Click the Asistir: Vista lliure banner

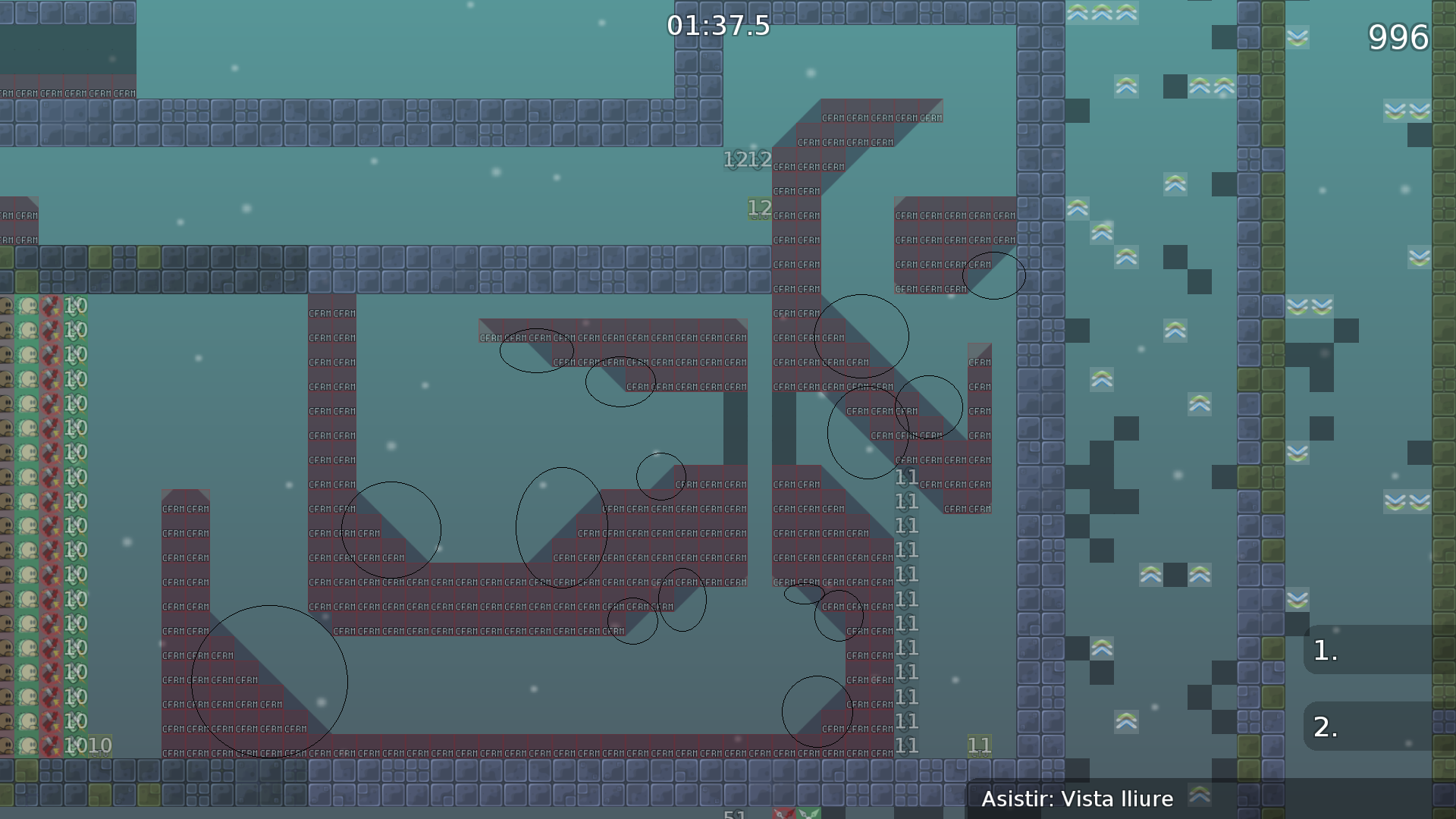click(x=1077, y=799)
